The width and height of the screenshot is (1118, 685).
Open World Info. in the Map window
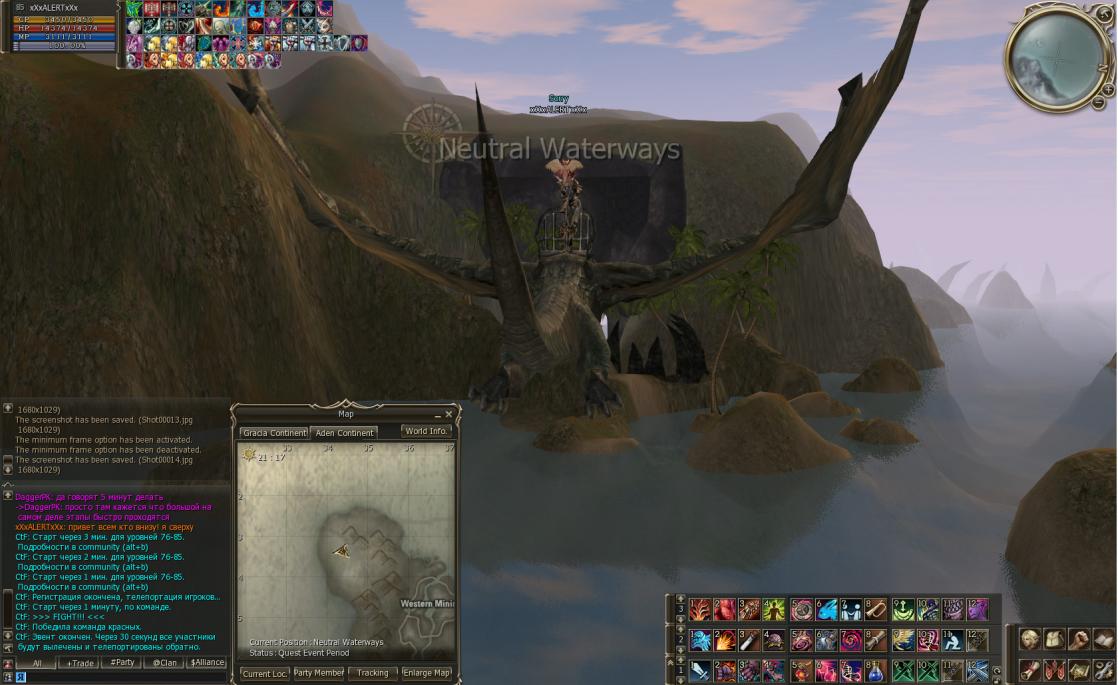click(x=427, y=431)
